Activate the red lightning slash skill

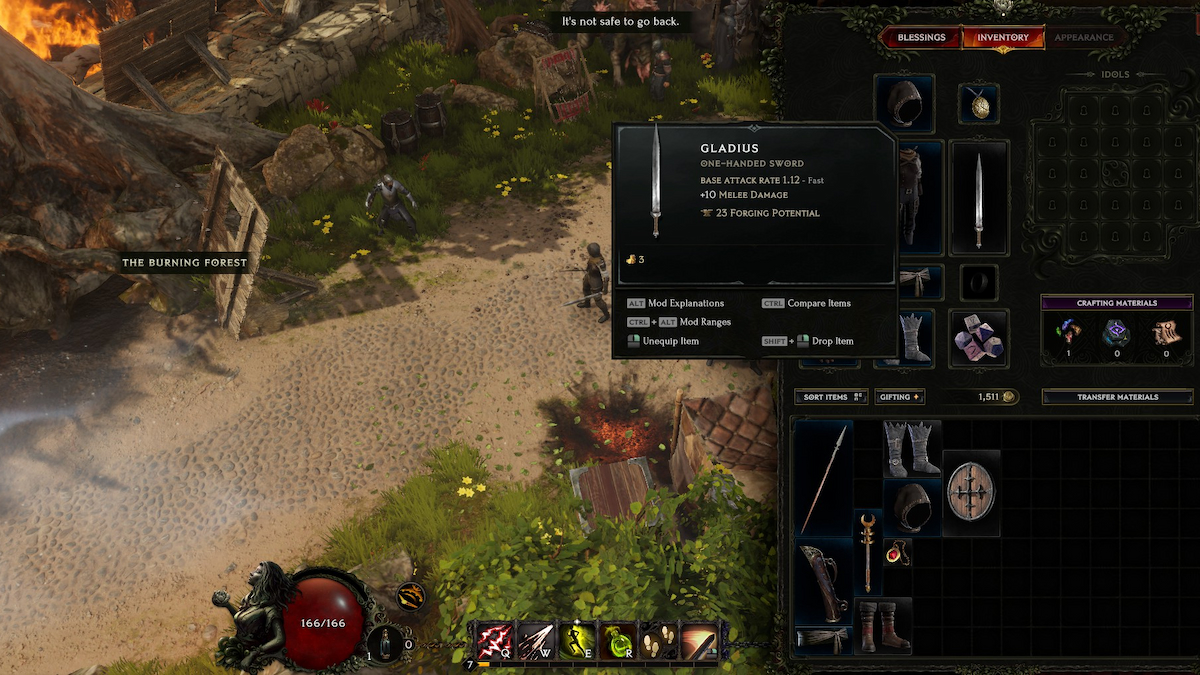[x=494, y=641]
